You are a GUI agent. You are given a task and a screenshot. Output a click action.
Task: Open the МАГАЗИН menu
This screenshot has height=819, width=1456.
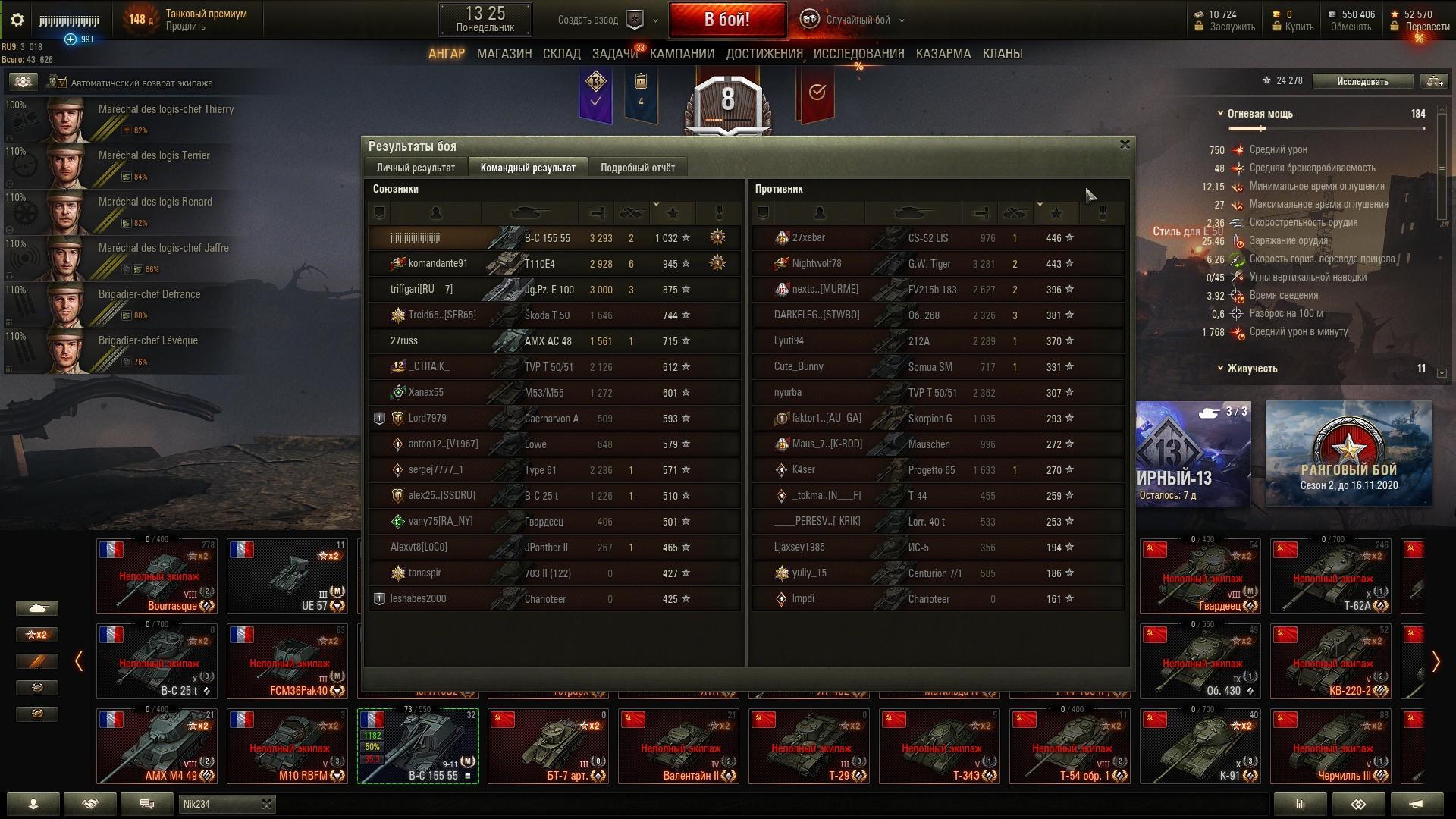504,54
